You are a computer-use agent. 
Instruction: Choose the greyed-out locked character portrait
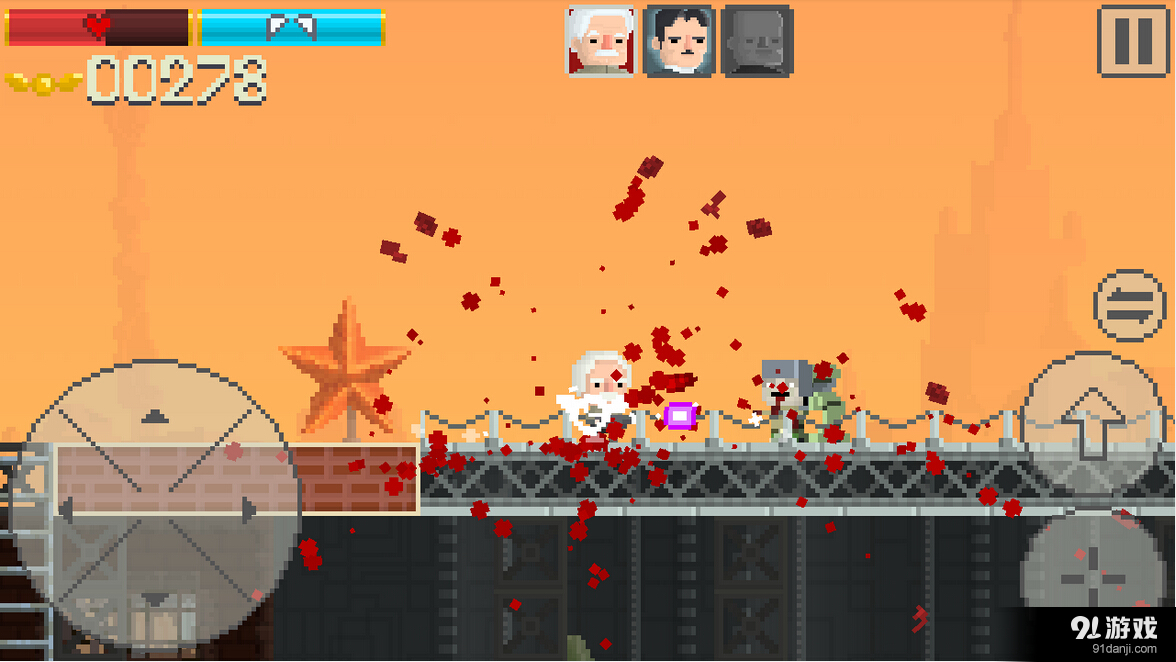[x=757, y=41]
